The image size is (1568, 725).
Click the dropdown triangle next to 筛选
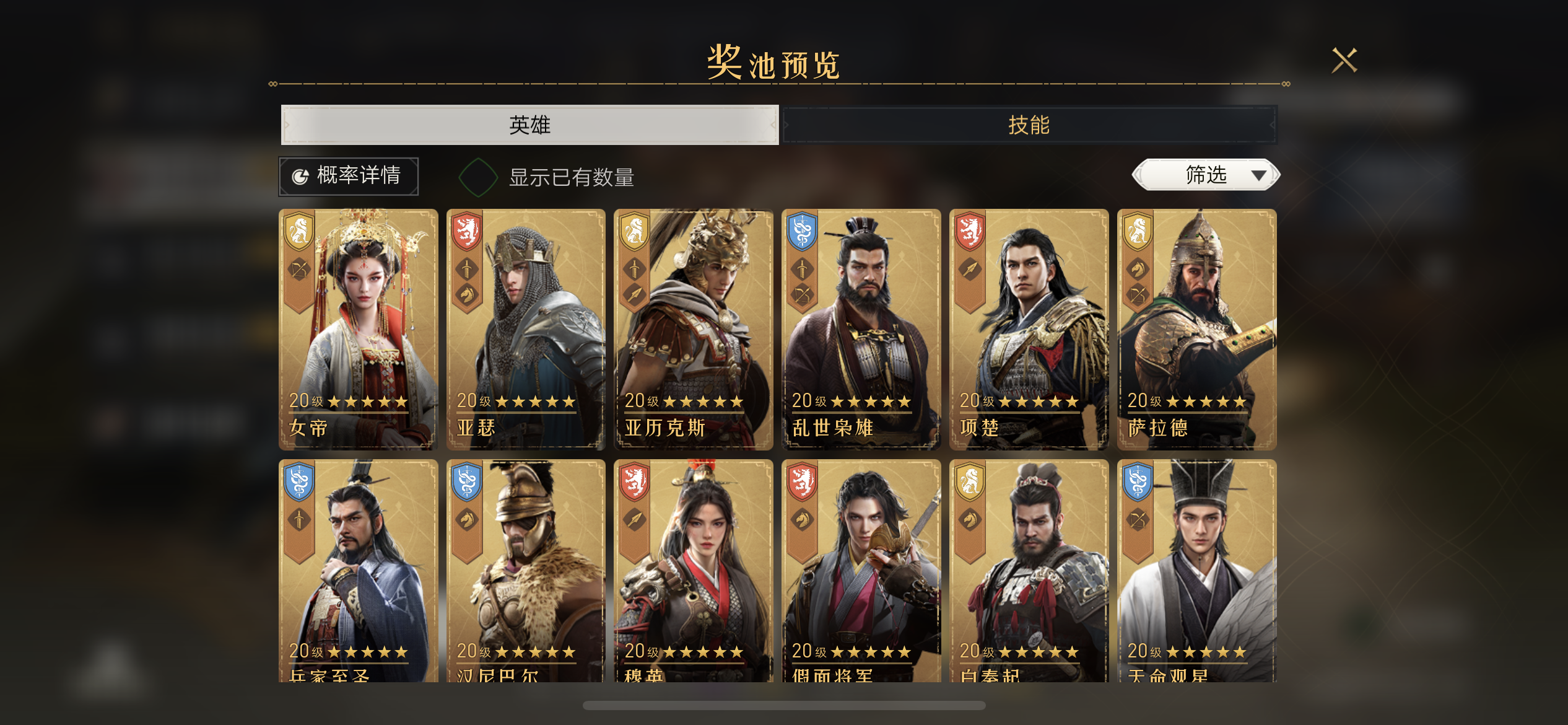click(x=1260, y=175)
